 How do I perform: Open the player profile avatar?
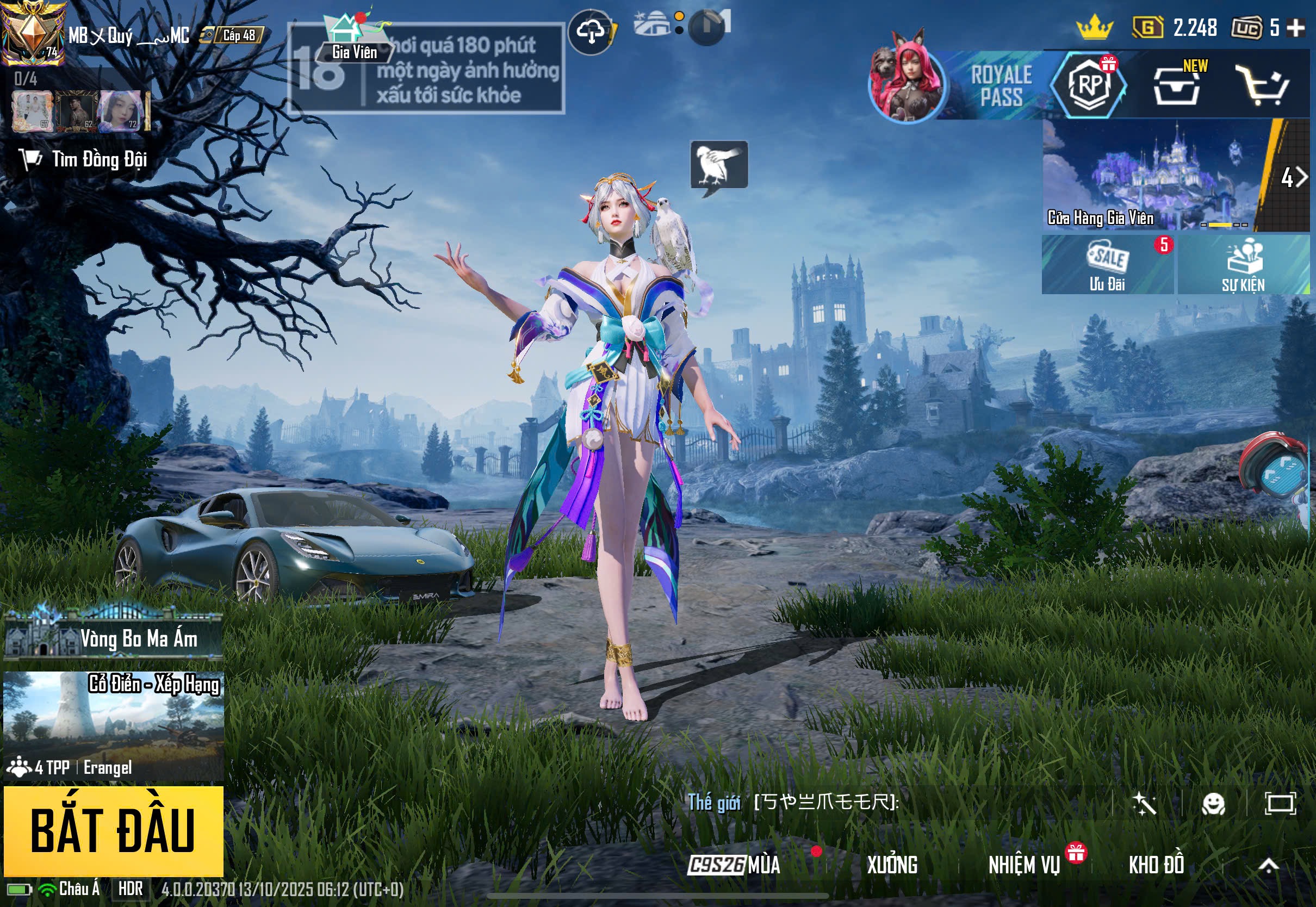pyautogui.click(x=33, y=33)
